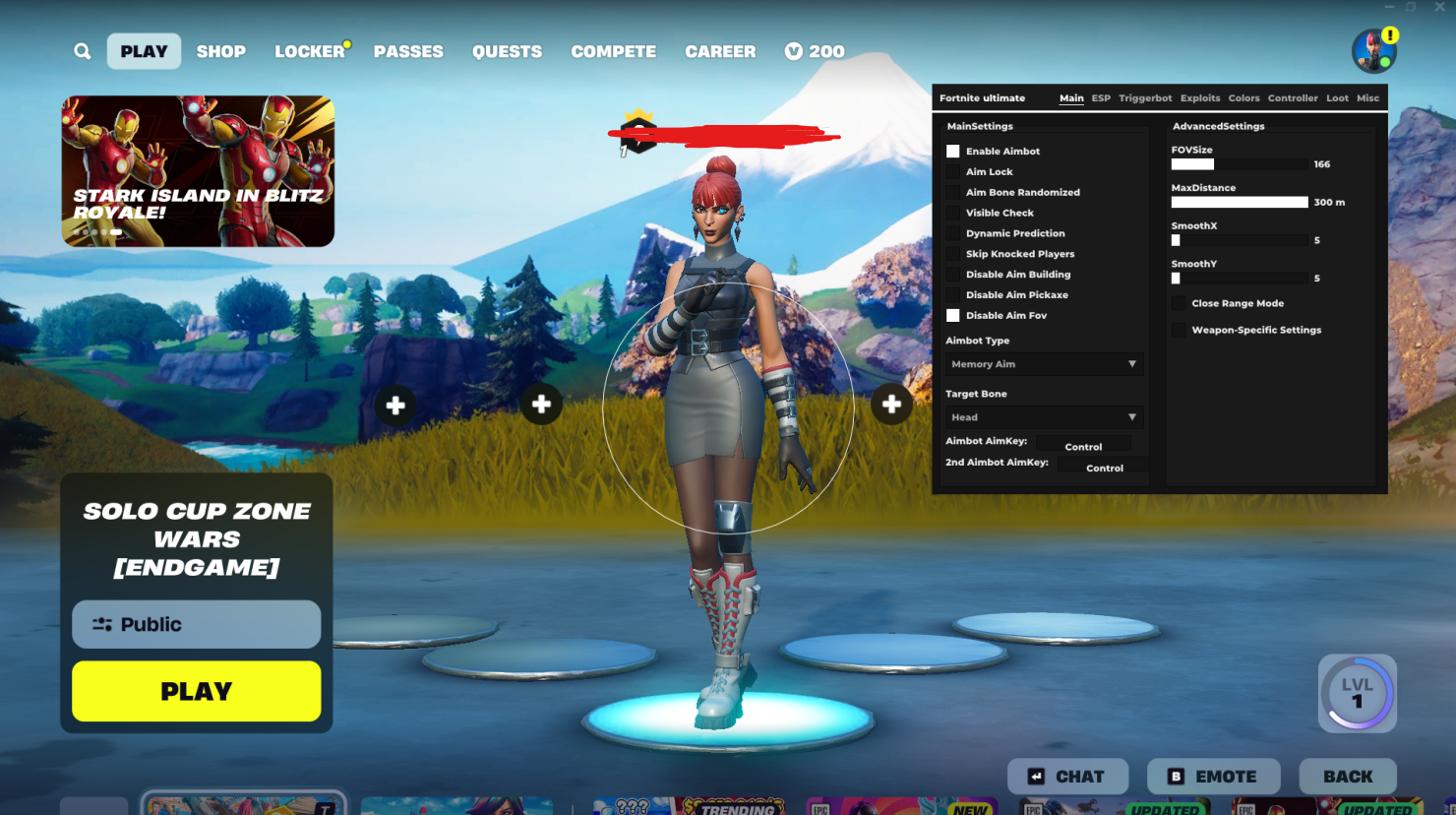Enable the Aimbot checkbox

pos(952,151)
